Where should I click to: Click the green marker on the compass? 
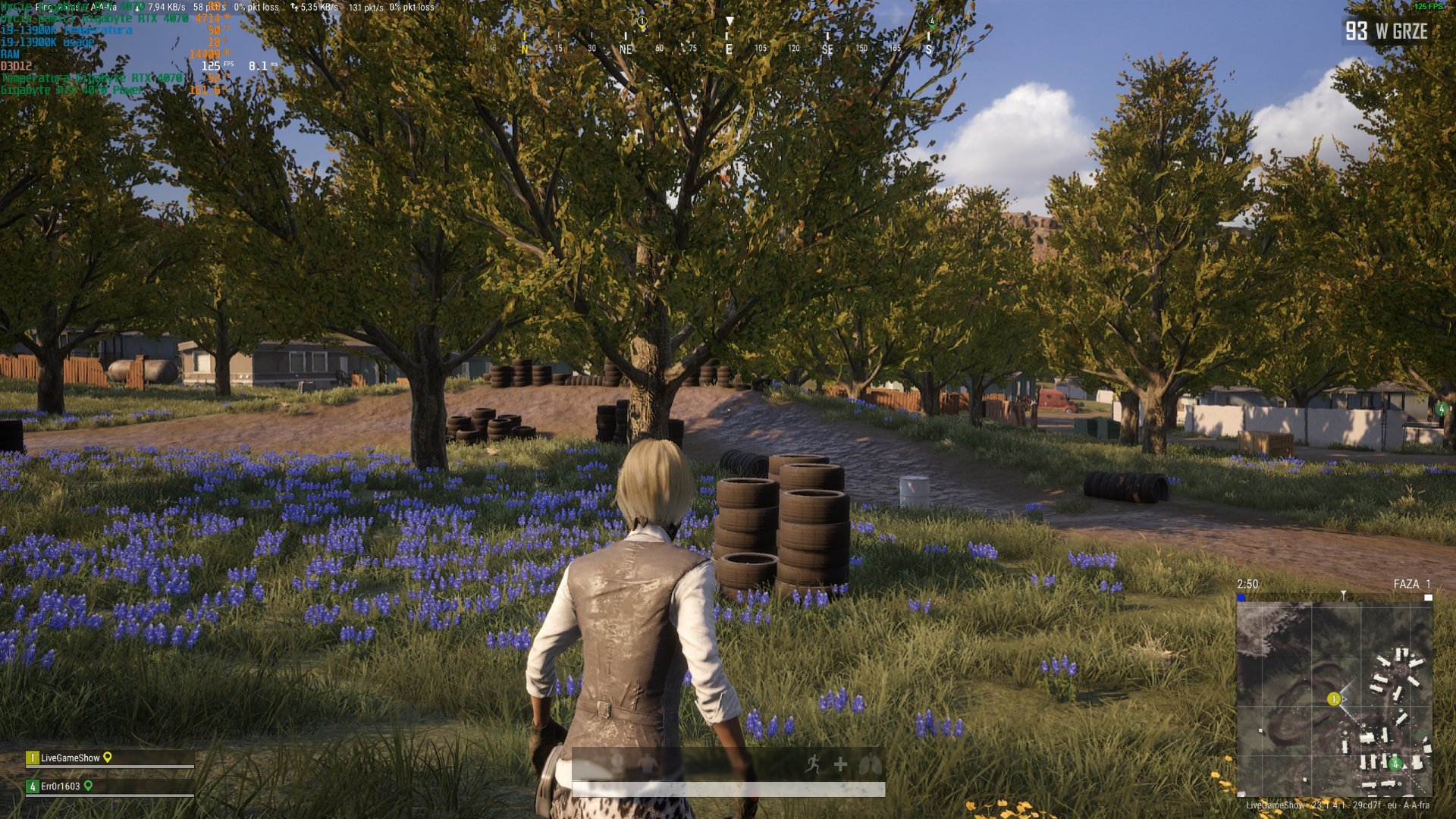point(932,21)
